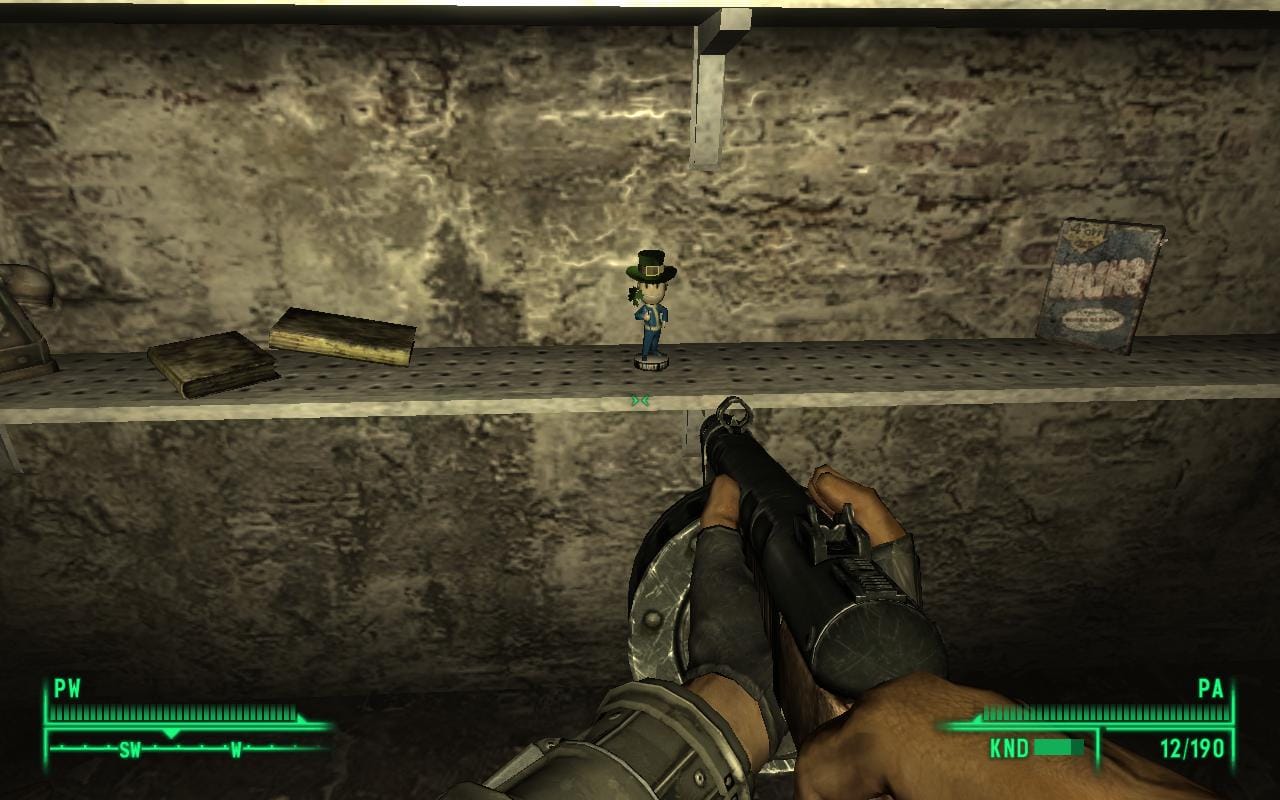Click the leprechaun Vault Boy bobblehead
1280x800 pixels.
pyautogui.click(x=651, y=310)
